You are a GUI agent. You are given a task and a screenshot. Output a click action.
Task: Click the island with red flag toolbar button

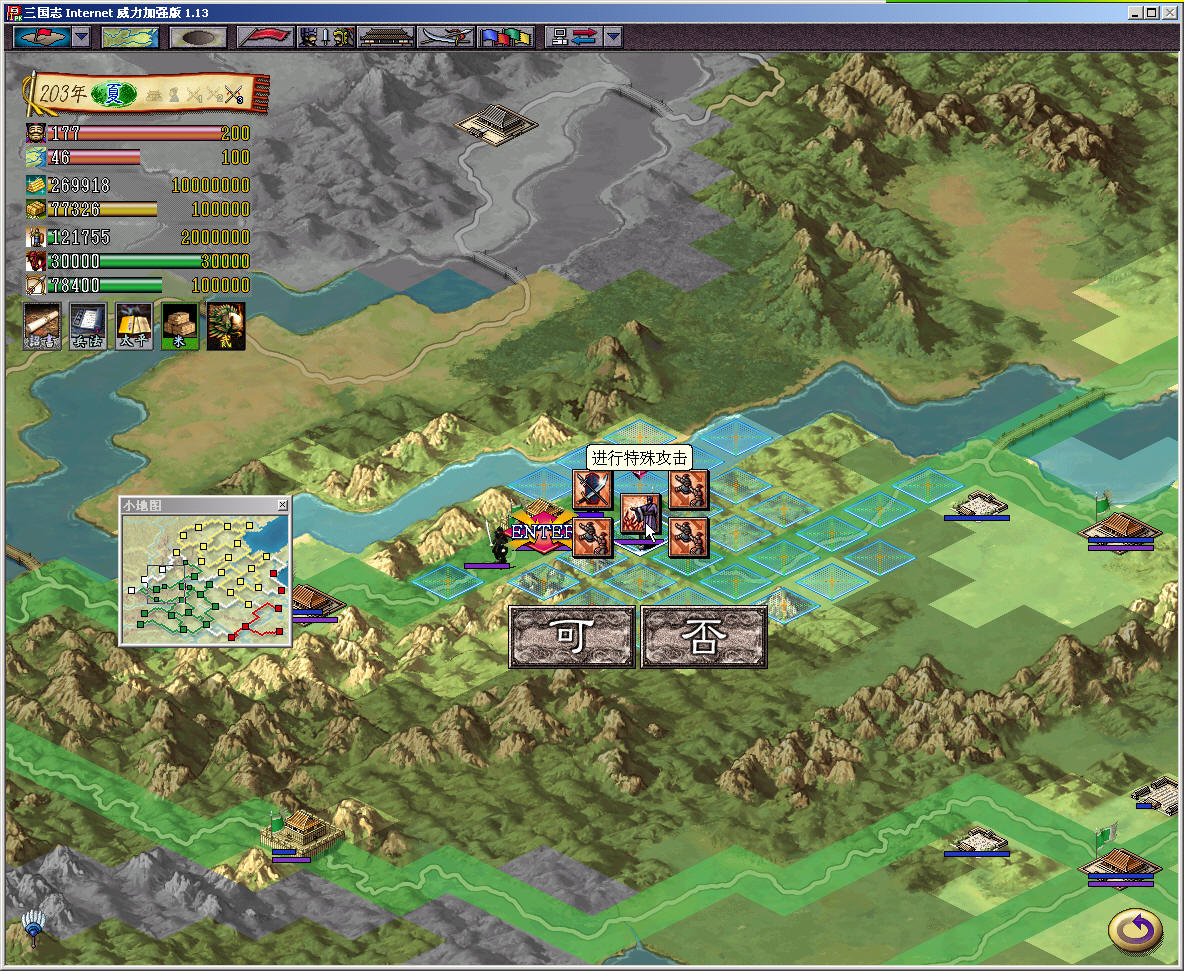click(41, 37)
